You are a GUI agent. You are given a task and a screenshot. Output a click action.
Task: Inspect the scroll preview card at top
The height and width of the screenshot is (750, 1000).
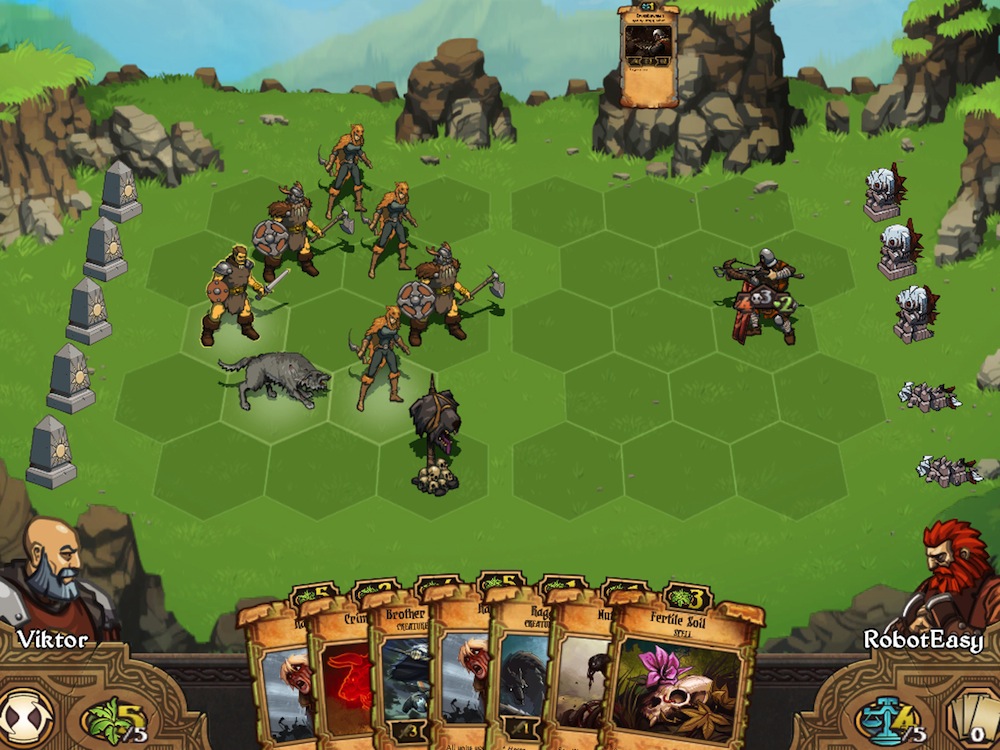pos(648,53)
